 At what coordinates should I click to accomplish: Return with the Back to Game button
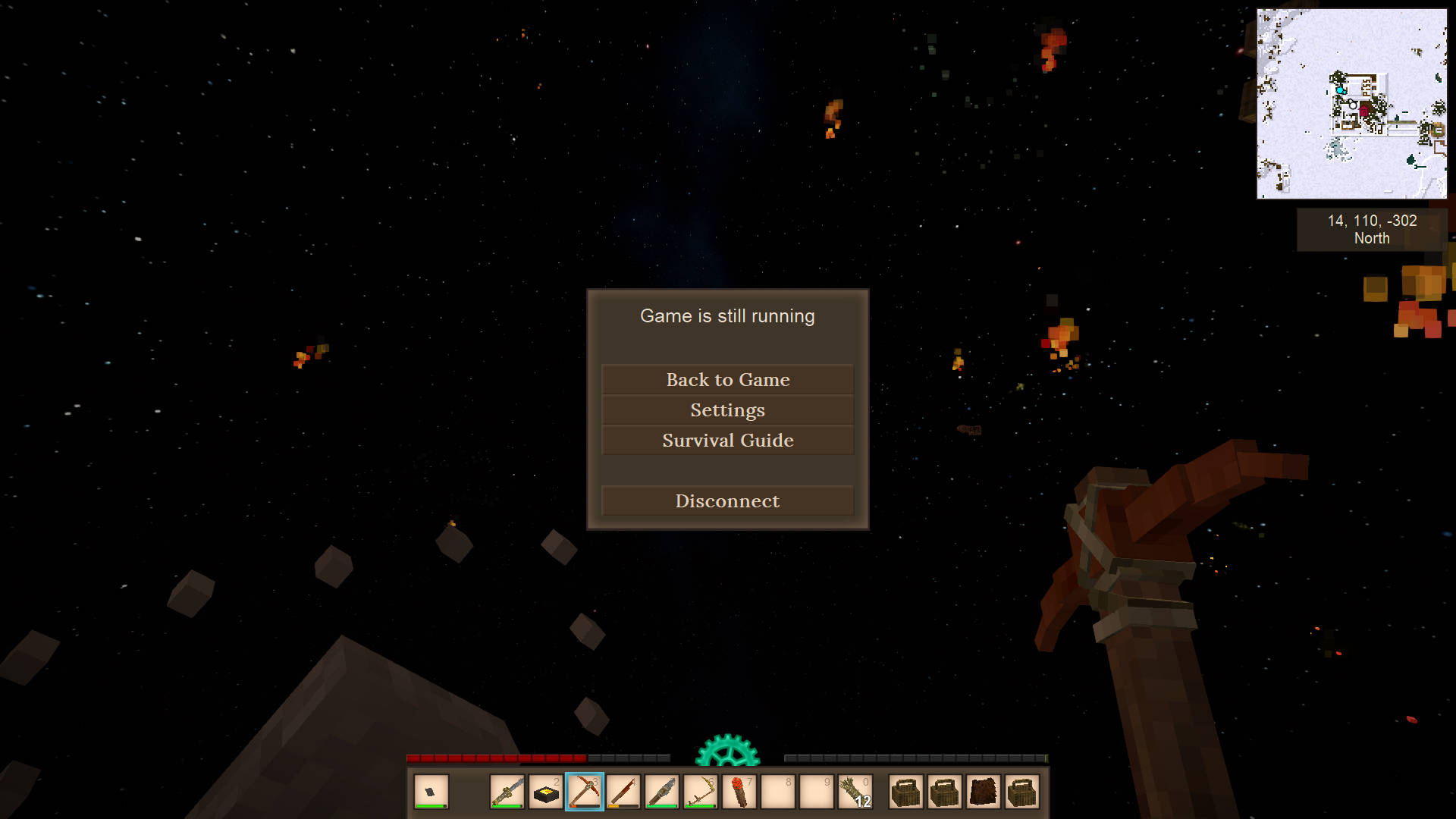pos(727,379)
